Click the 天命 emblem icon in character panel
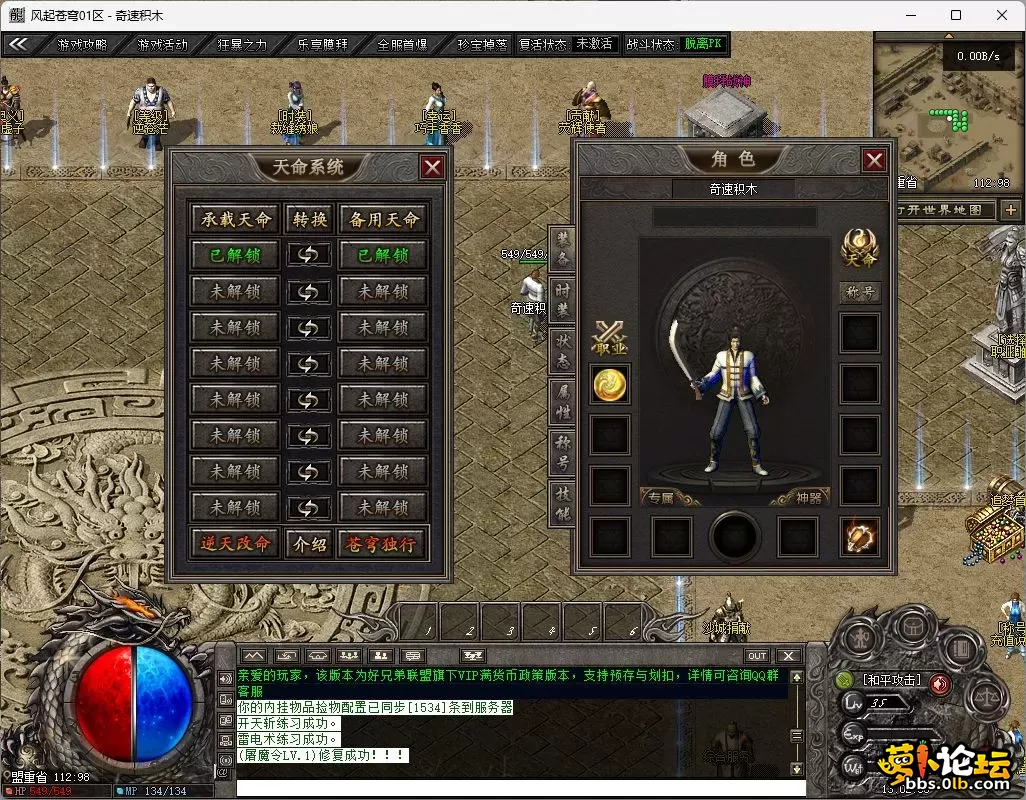Viewport: 1026px width, 800px height. click(x=859, y=246)
